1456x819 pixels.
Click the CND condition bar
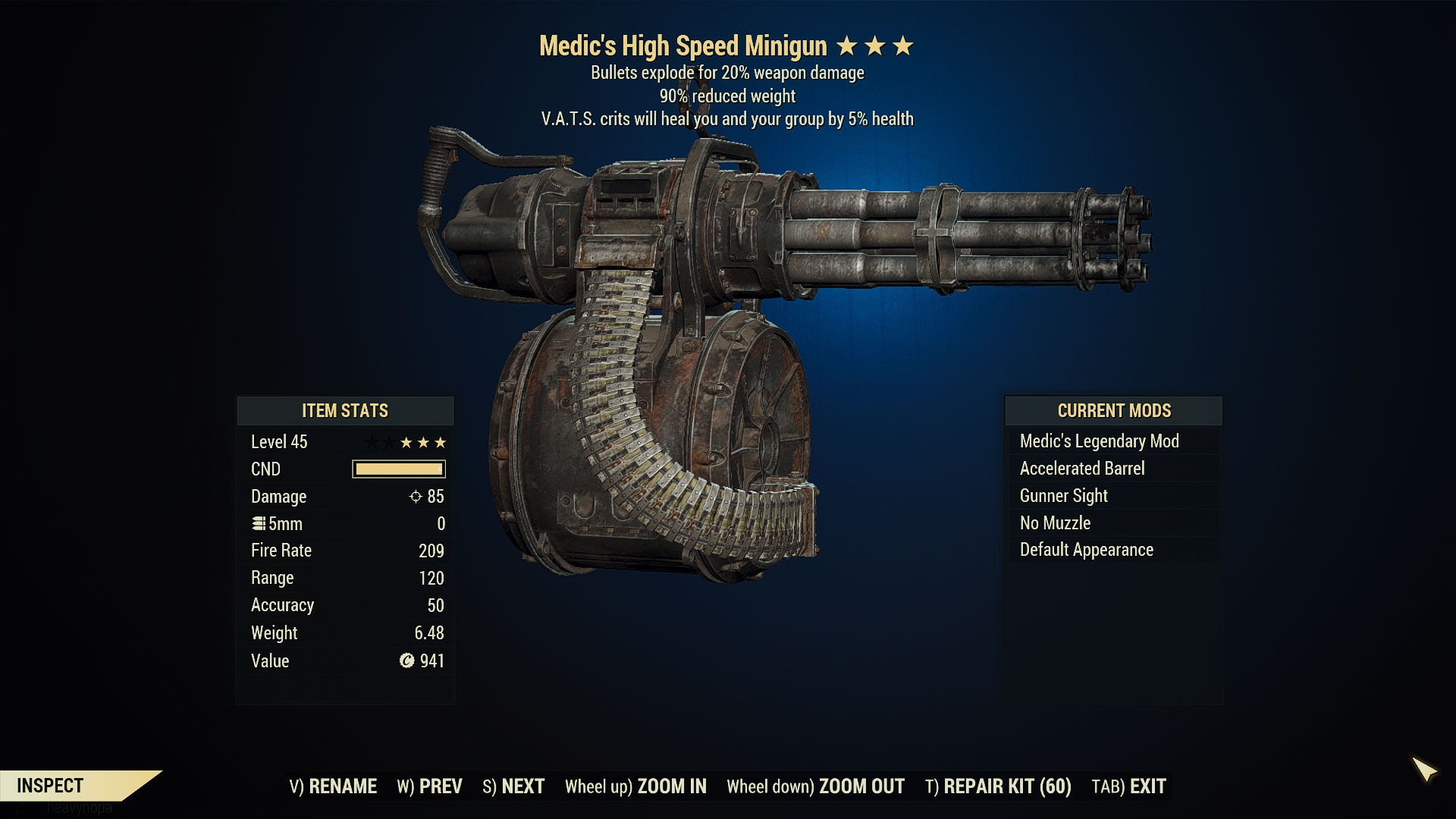click(397, 469)
